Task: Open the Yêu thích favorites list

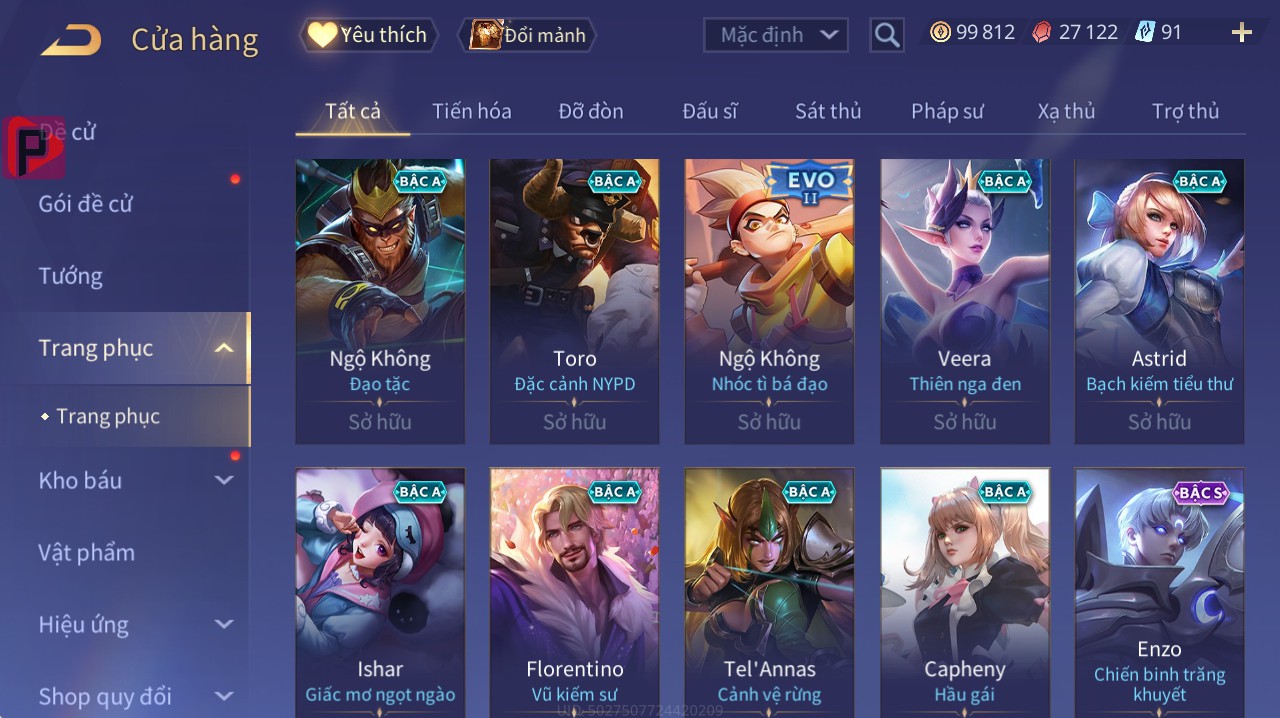Action: pos(369,35)
